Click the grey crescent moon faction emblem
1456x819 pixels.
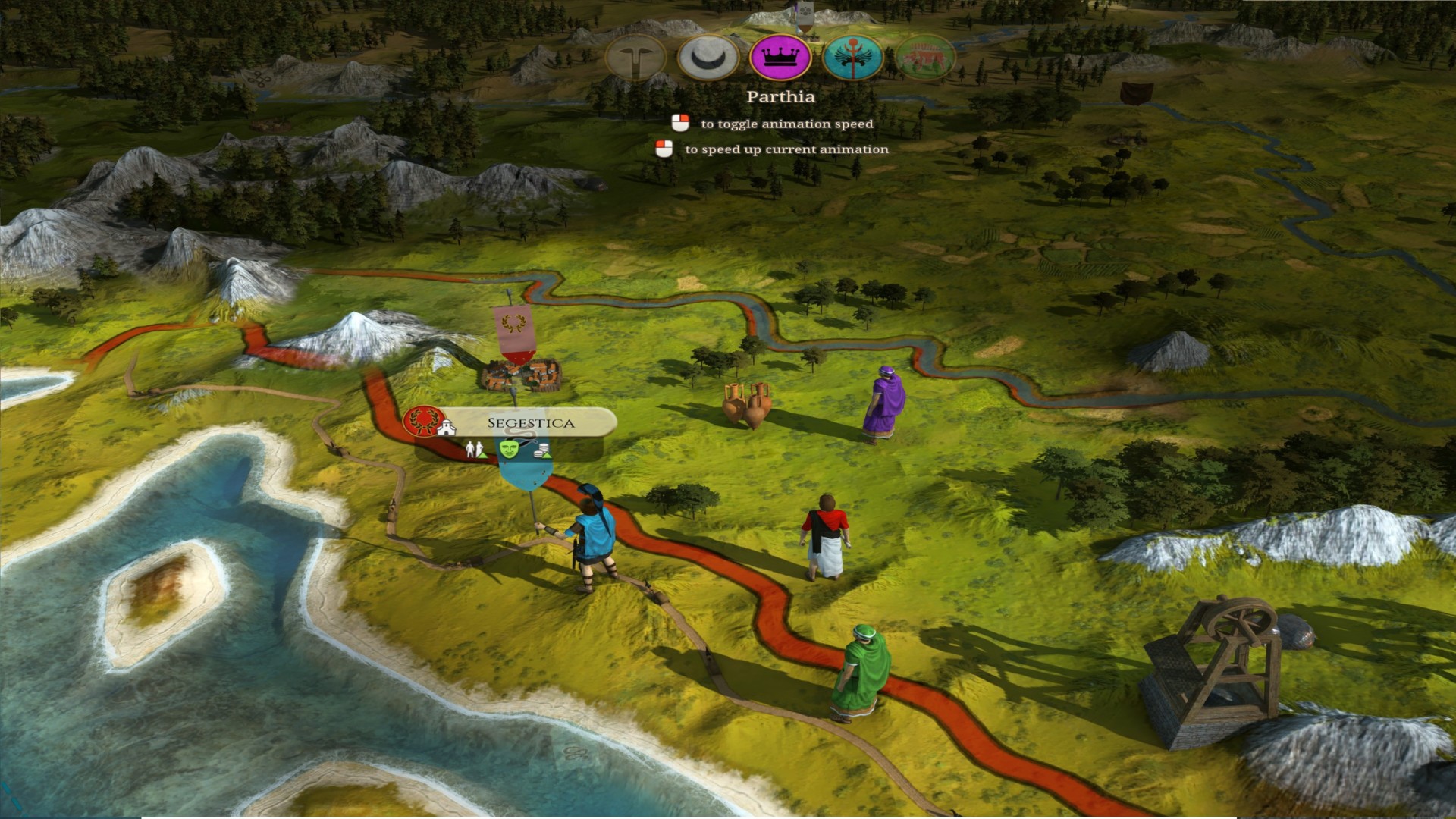point(708,58)
